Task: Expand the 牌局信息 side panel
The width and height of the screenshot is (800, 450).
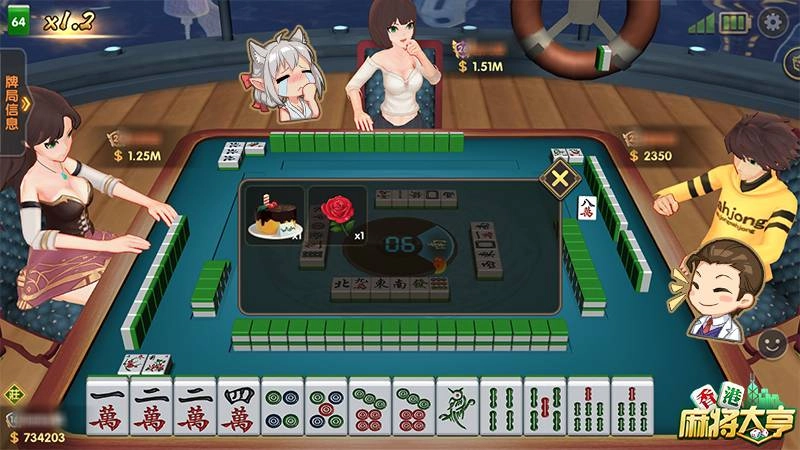Action: coord(15,102)
